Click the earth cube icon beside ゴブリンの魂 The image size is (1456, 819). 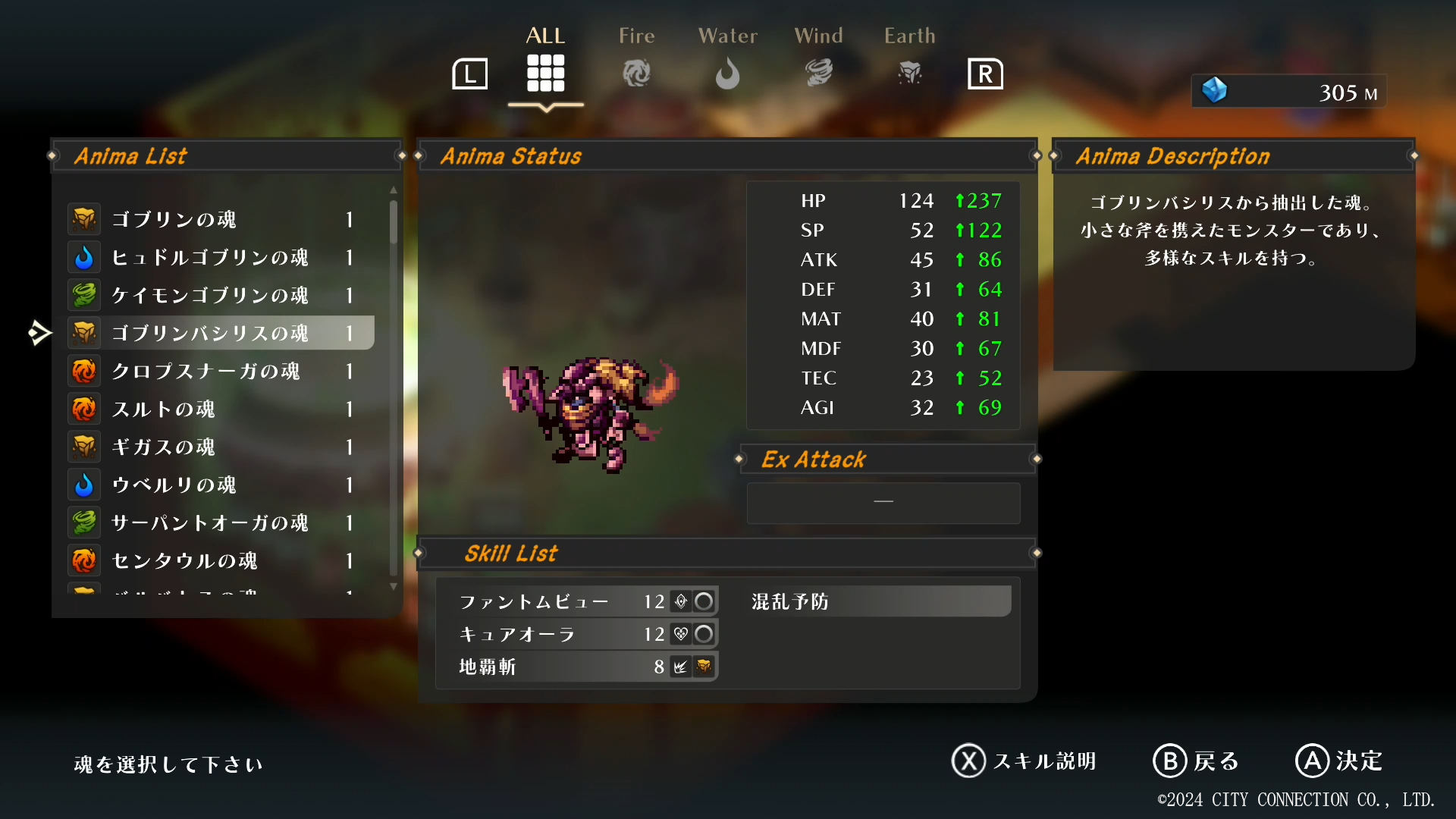84,218
